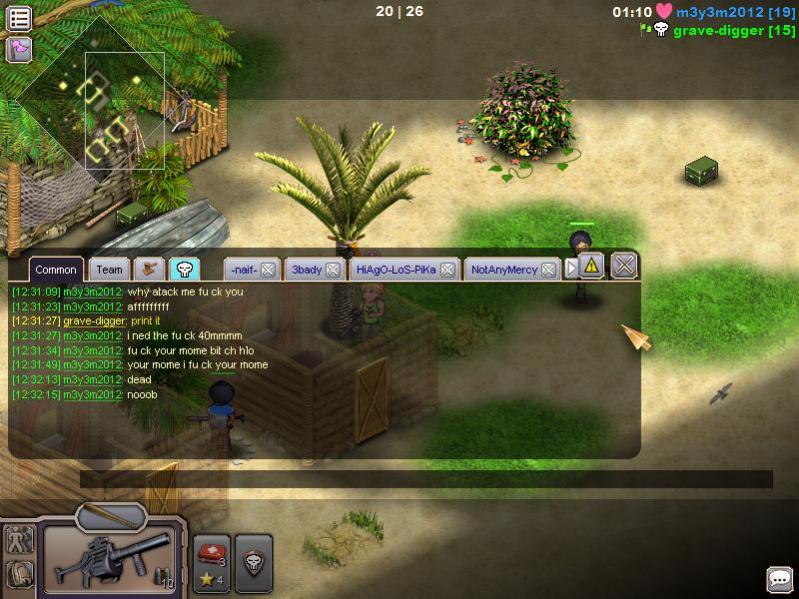Open the pointing hand chat tab

tap(149, 269)
